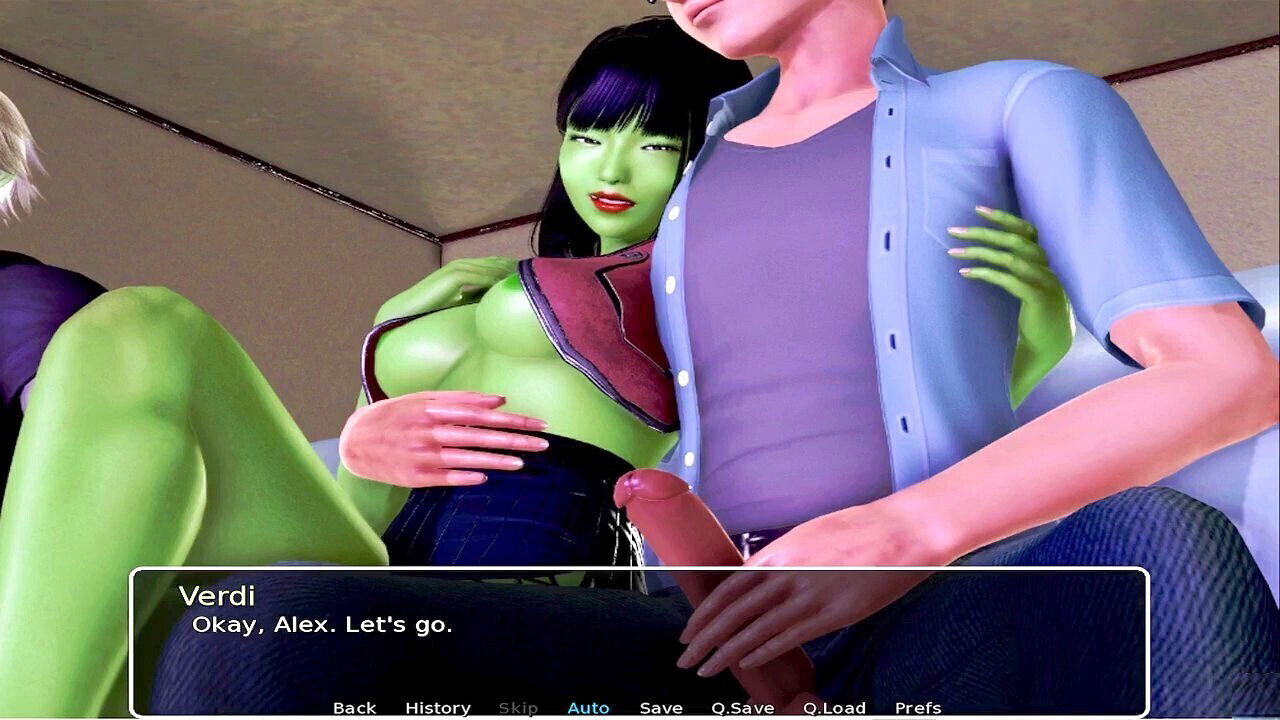
Task: Disable Auto mode by clicking Auto again
Action: click(x=589, y=707)
